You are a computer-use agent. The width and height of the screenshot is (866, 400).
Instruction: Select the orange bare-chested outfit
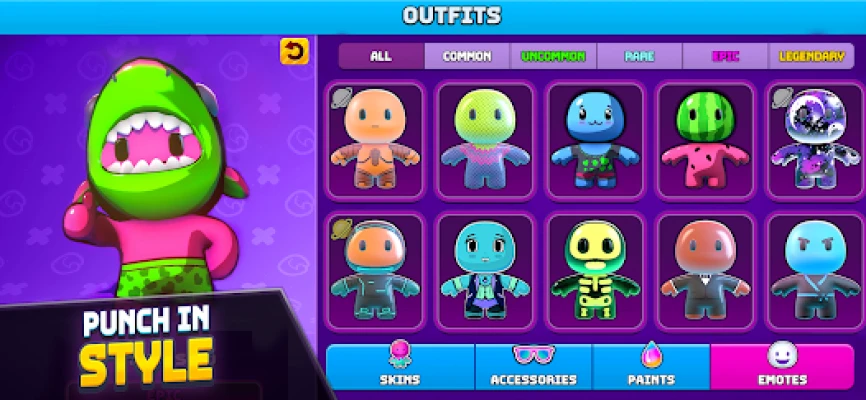pyautogui.click(x=375, y=138)
